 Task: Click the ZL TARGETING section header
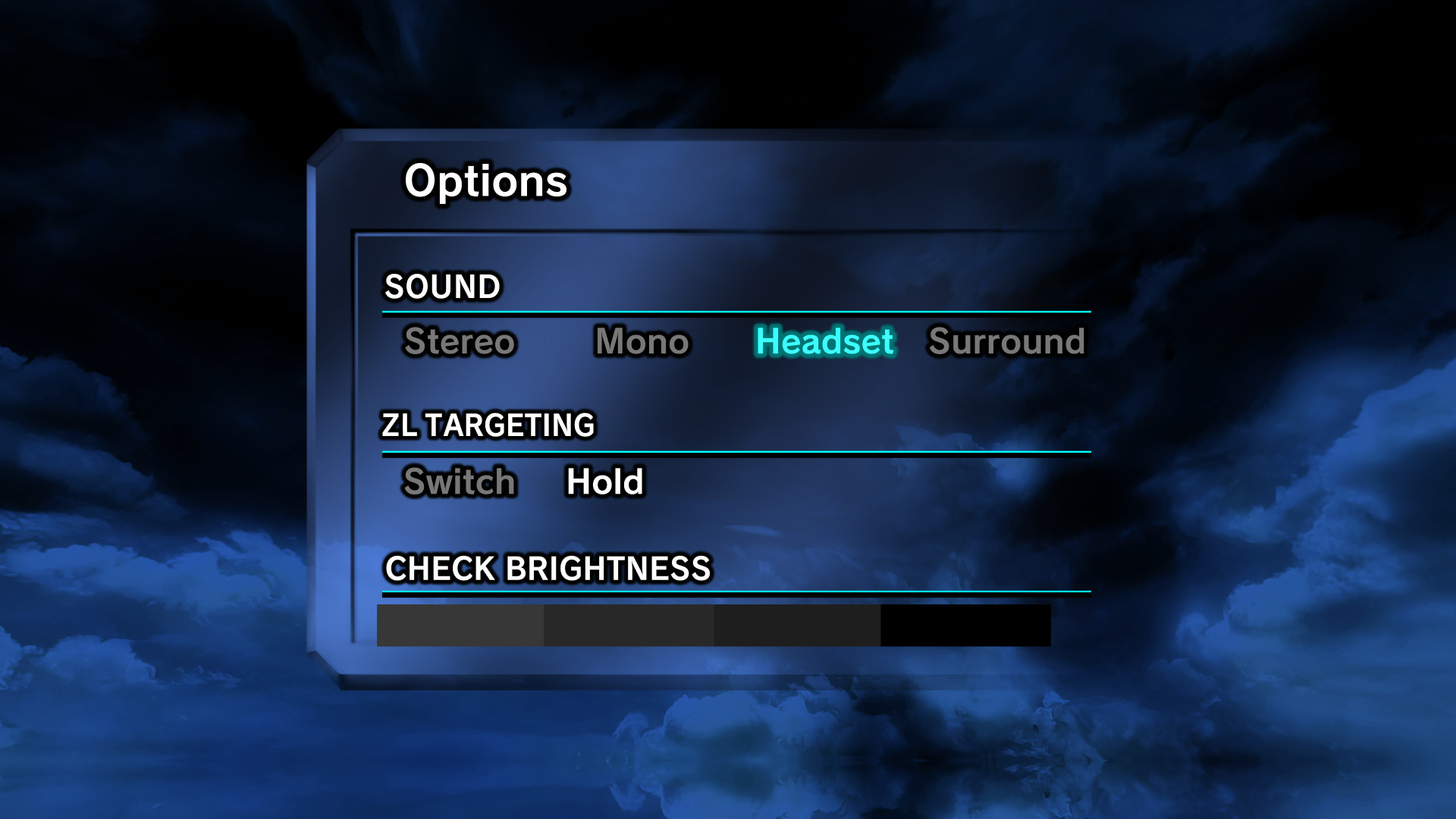[489, 425]
